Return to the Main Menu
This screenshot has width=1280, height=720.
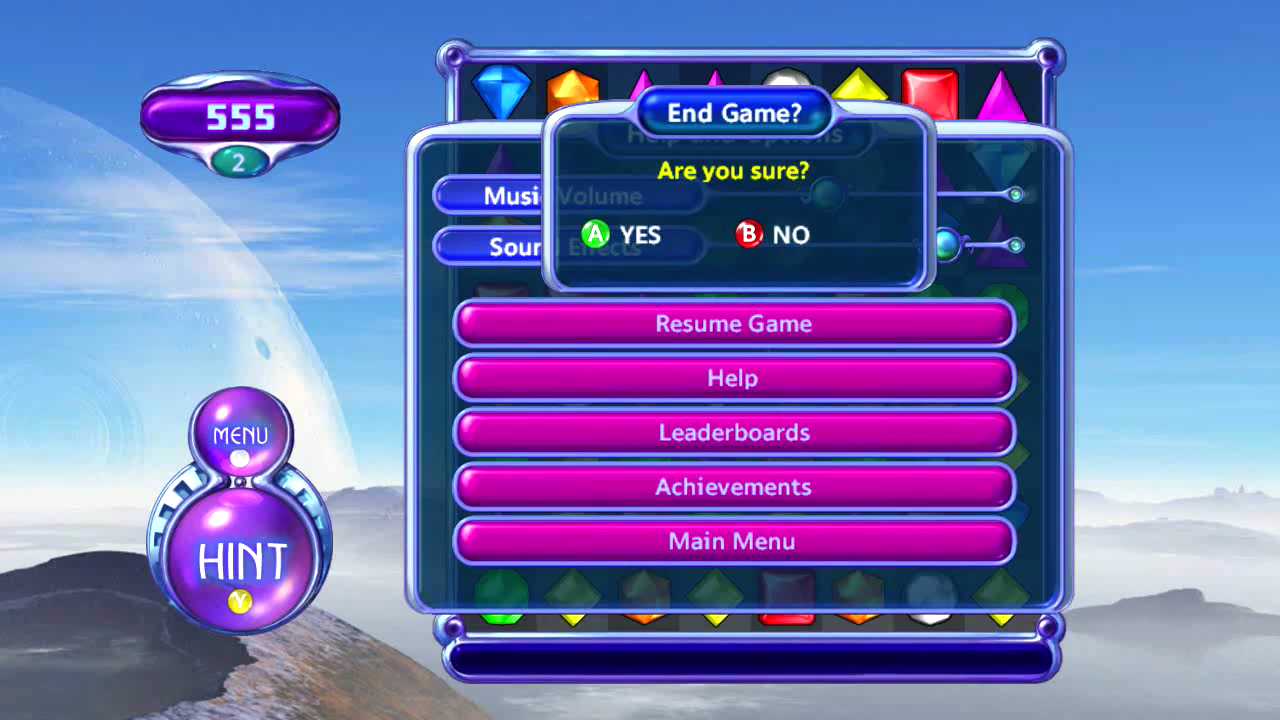(x=734, y=541)
